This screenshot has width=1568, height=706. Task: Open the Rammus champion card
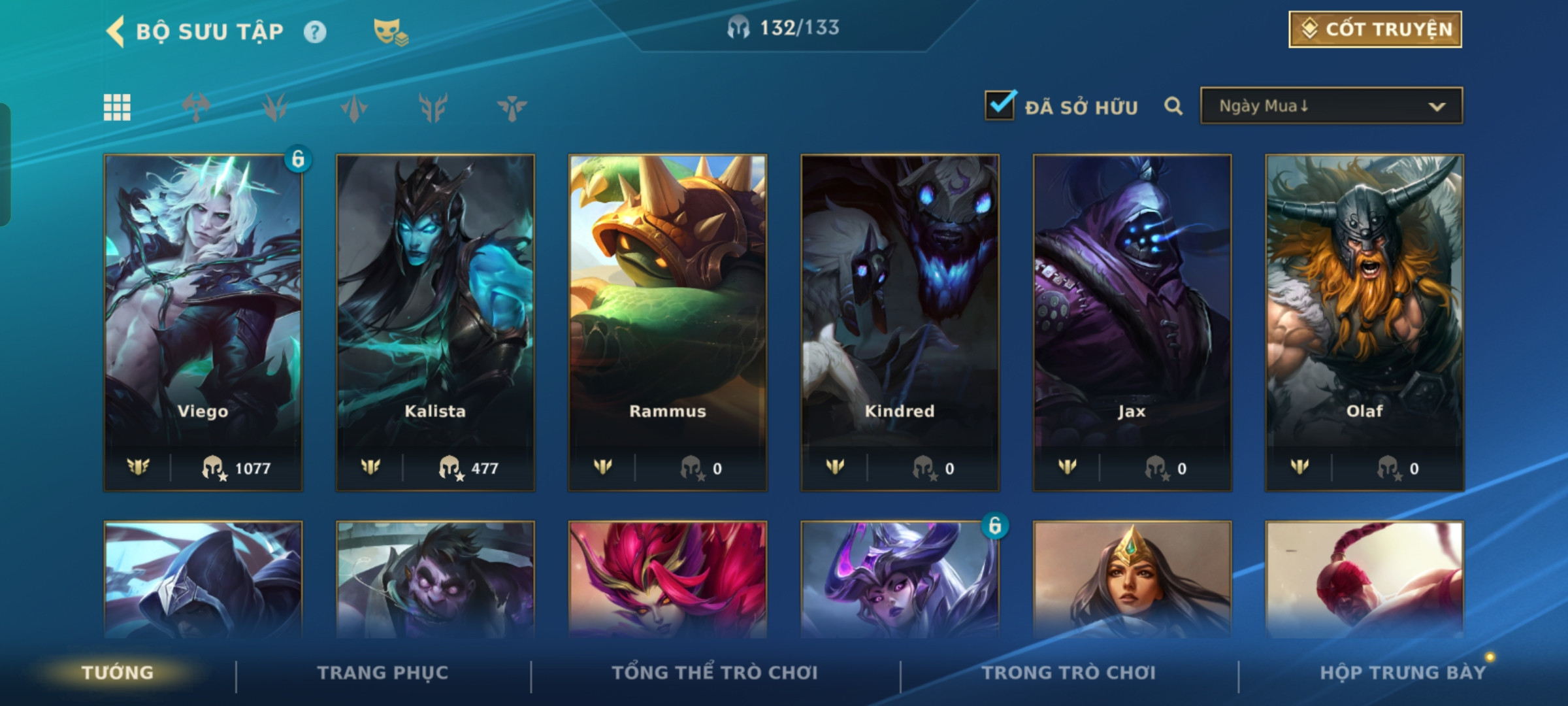668,322
